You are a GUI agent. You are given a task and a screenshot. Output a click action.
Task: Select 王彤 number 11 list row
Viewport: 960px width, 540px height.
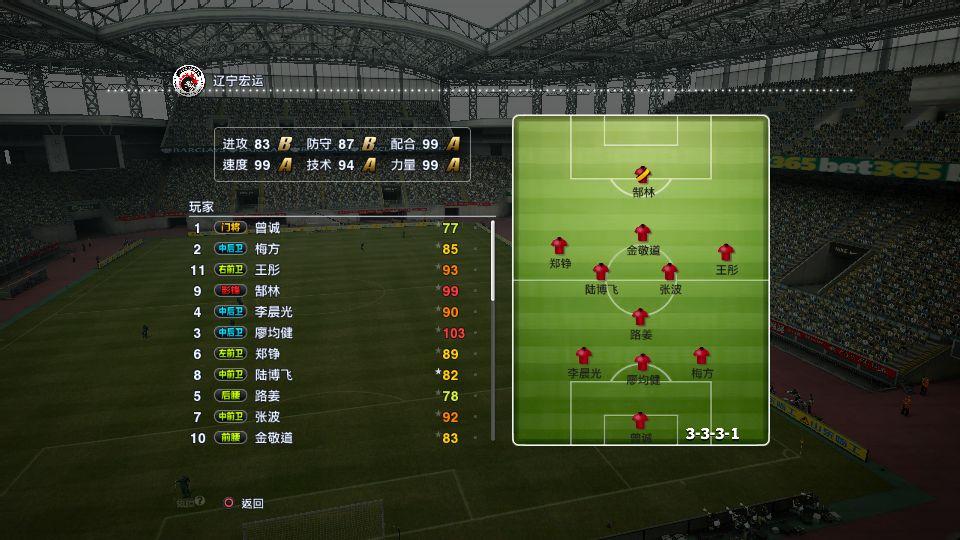(x=267, y=270)
